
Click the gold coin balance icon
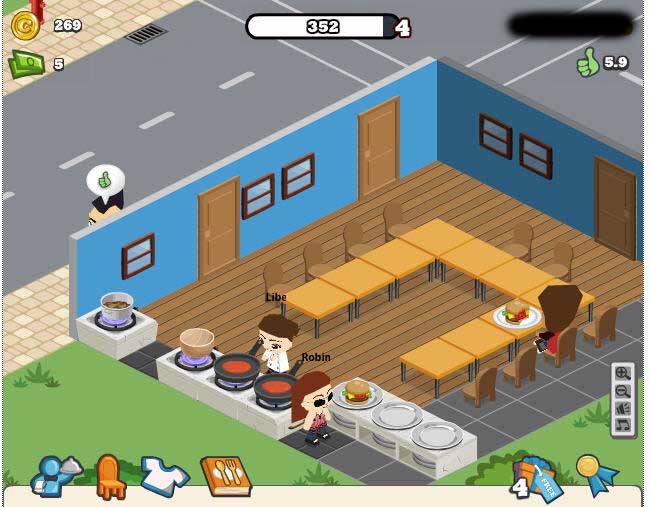tap(25, 27)
